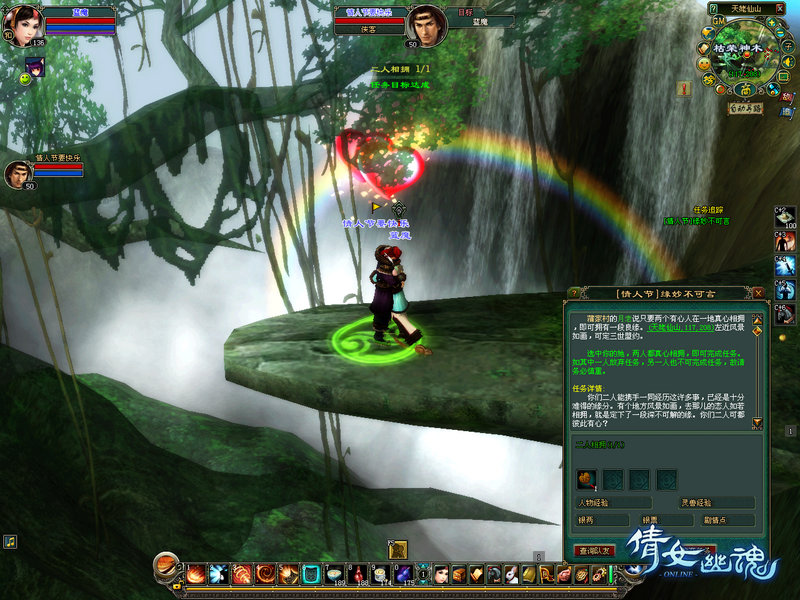Open the shop via the 商 button

click(745, 90)
